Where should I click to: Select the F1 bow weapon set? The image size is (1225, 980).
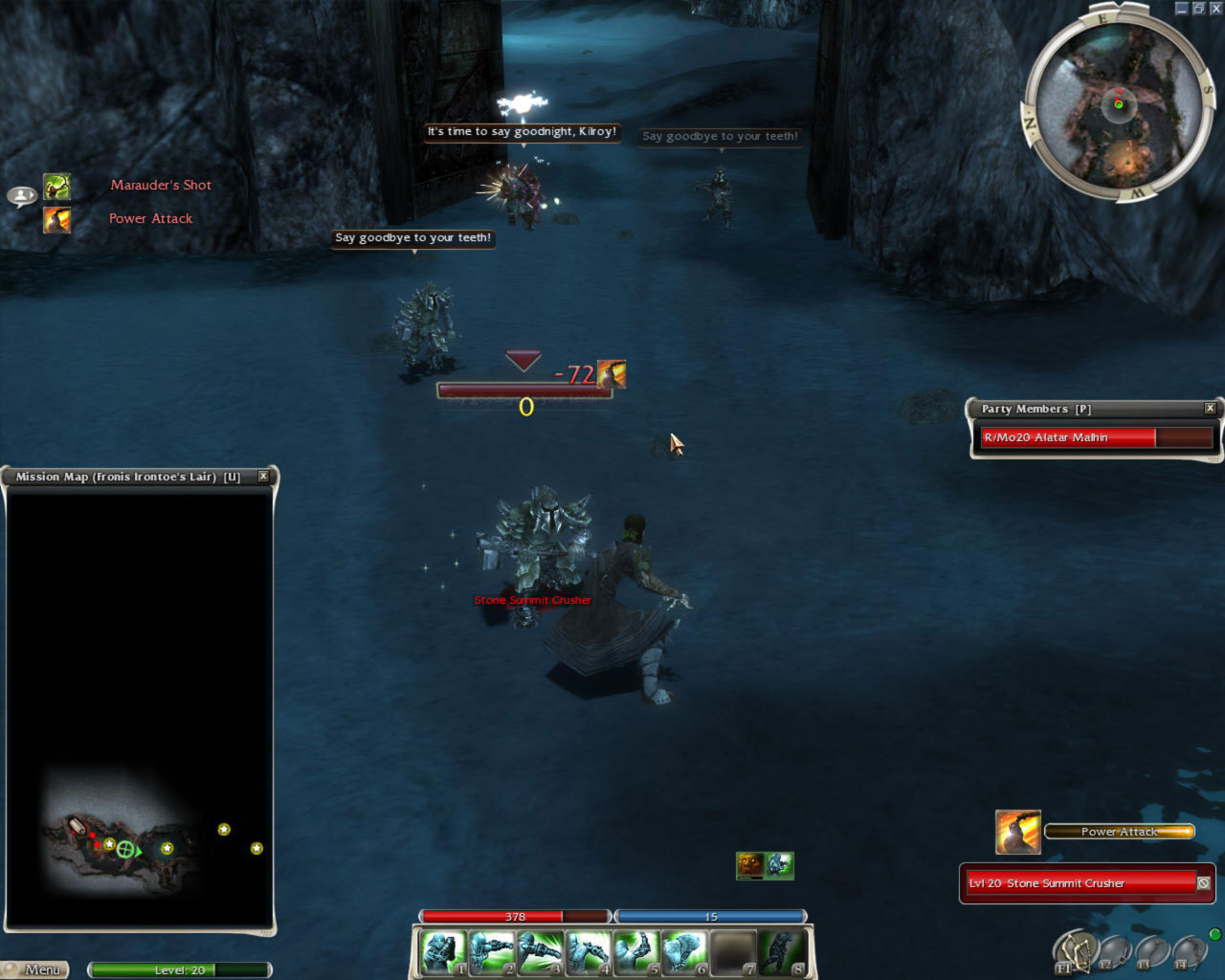click(1074, 950)
